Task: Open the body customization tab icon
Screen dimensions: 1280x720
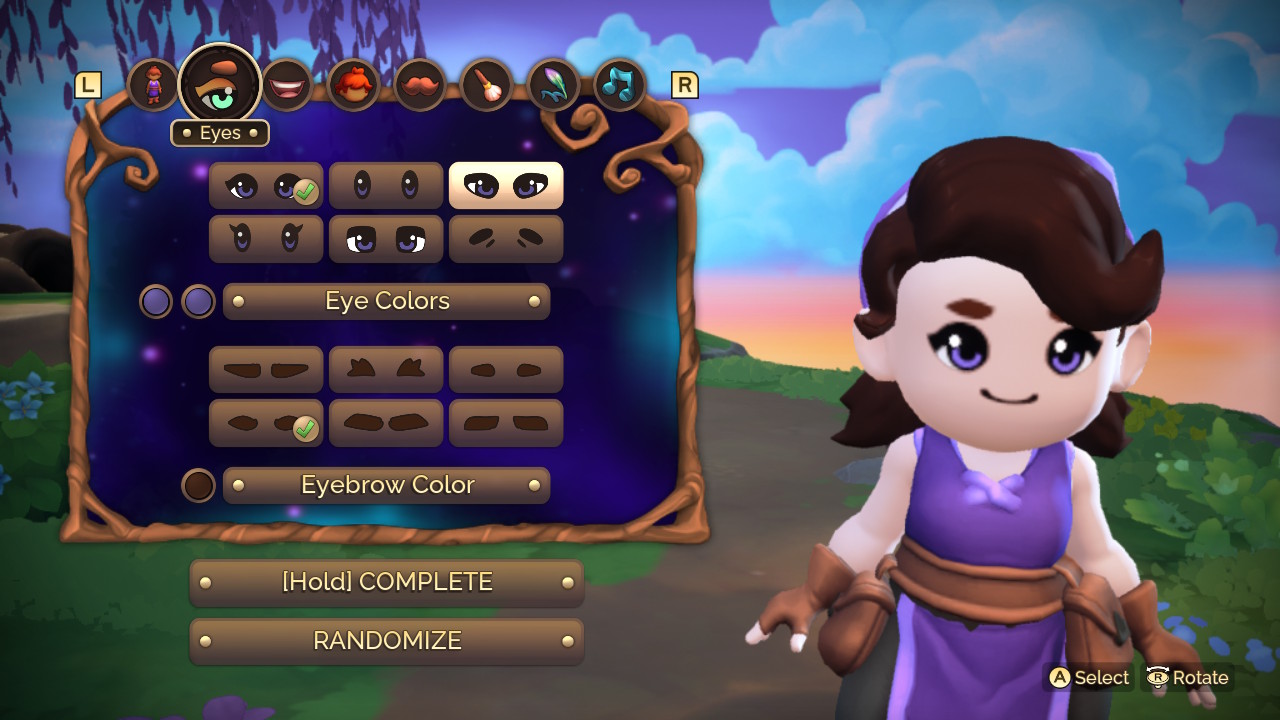Action: [x=153, y=84]
